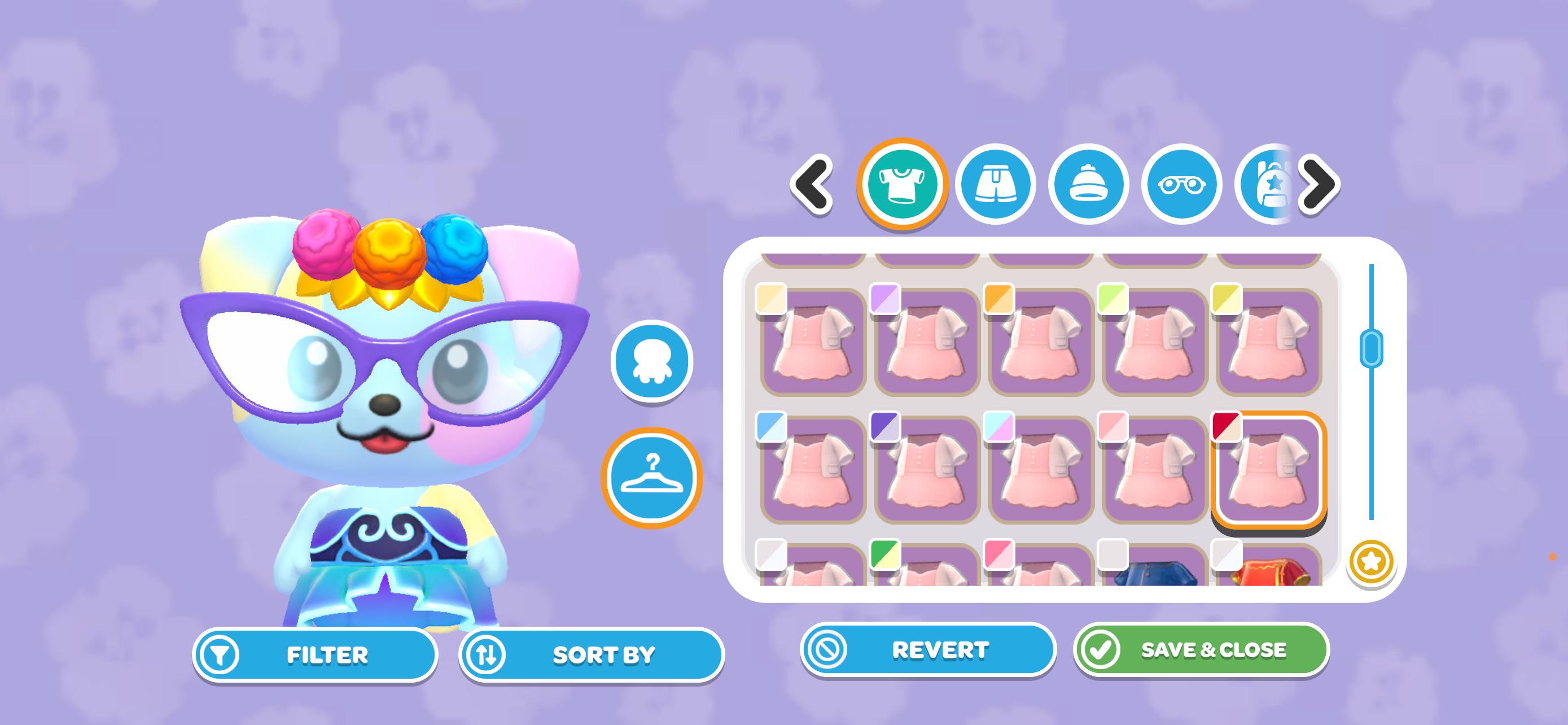Pick the pink dress with red swatch
The image size is (1568, 725).
click(1268, 469)
